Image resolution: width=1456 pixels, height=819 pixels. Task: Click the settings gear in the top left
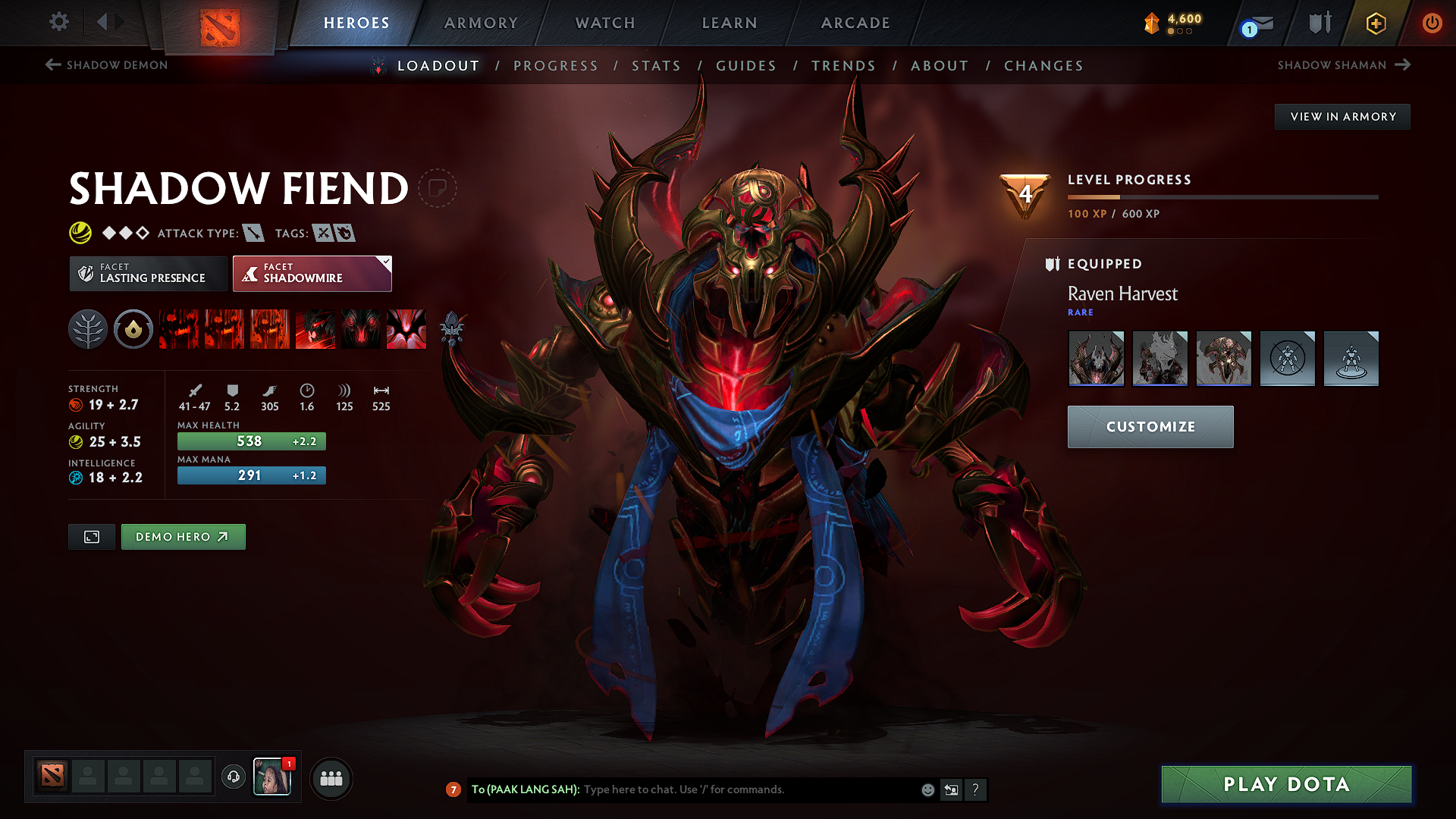click(58, 22)
